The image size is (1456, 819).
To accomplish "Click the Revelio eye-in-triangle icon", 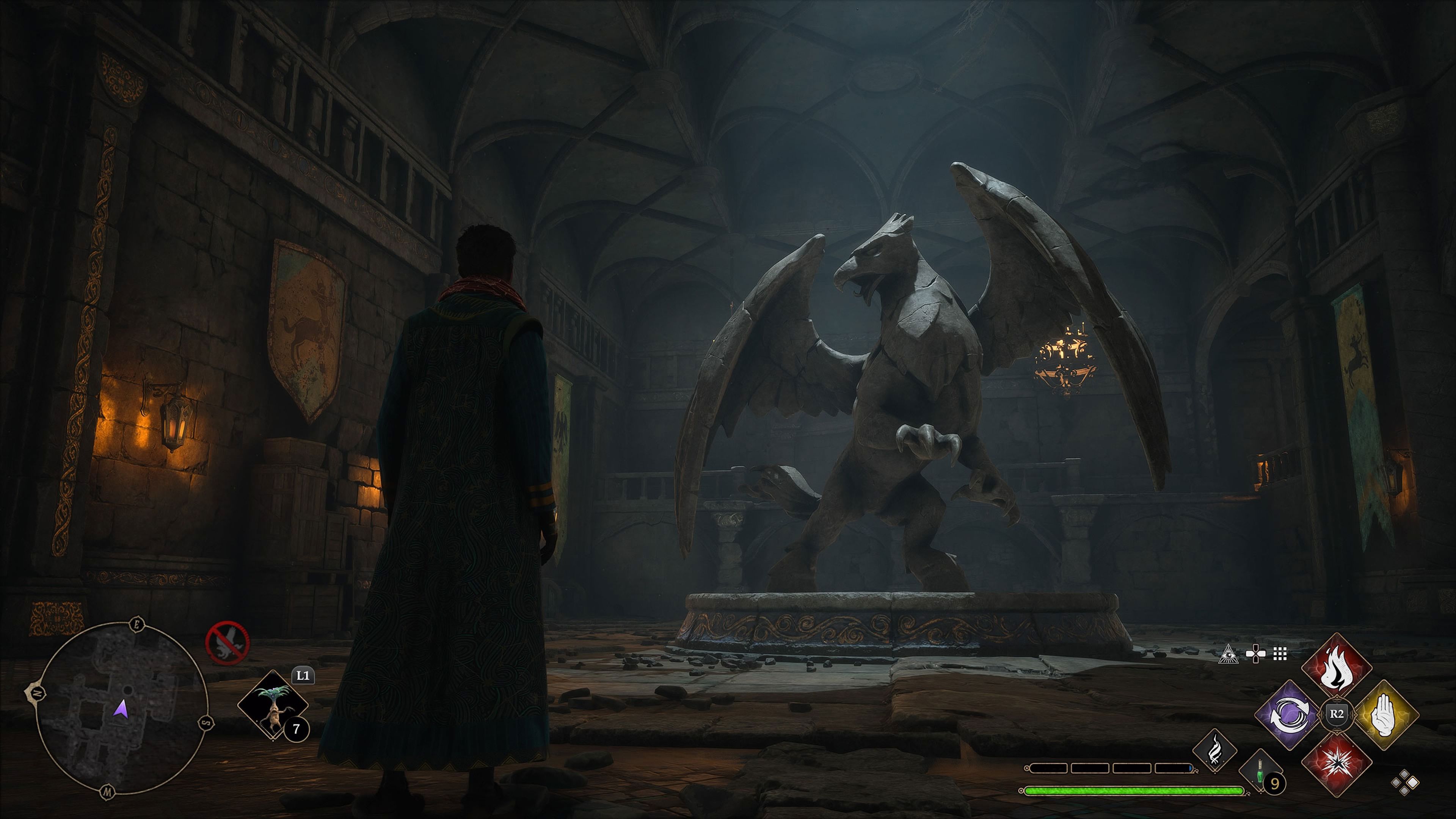I will pos(1228,654).
